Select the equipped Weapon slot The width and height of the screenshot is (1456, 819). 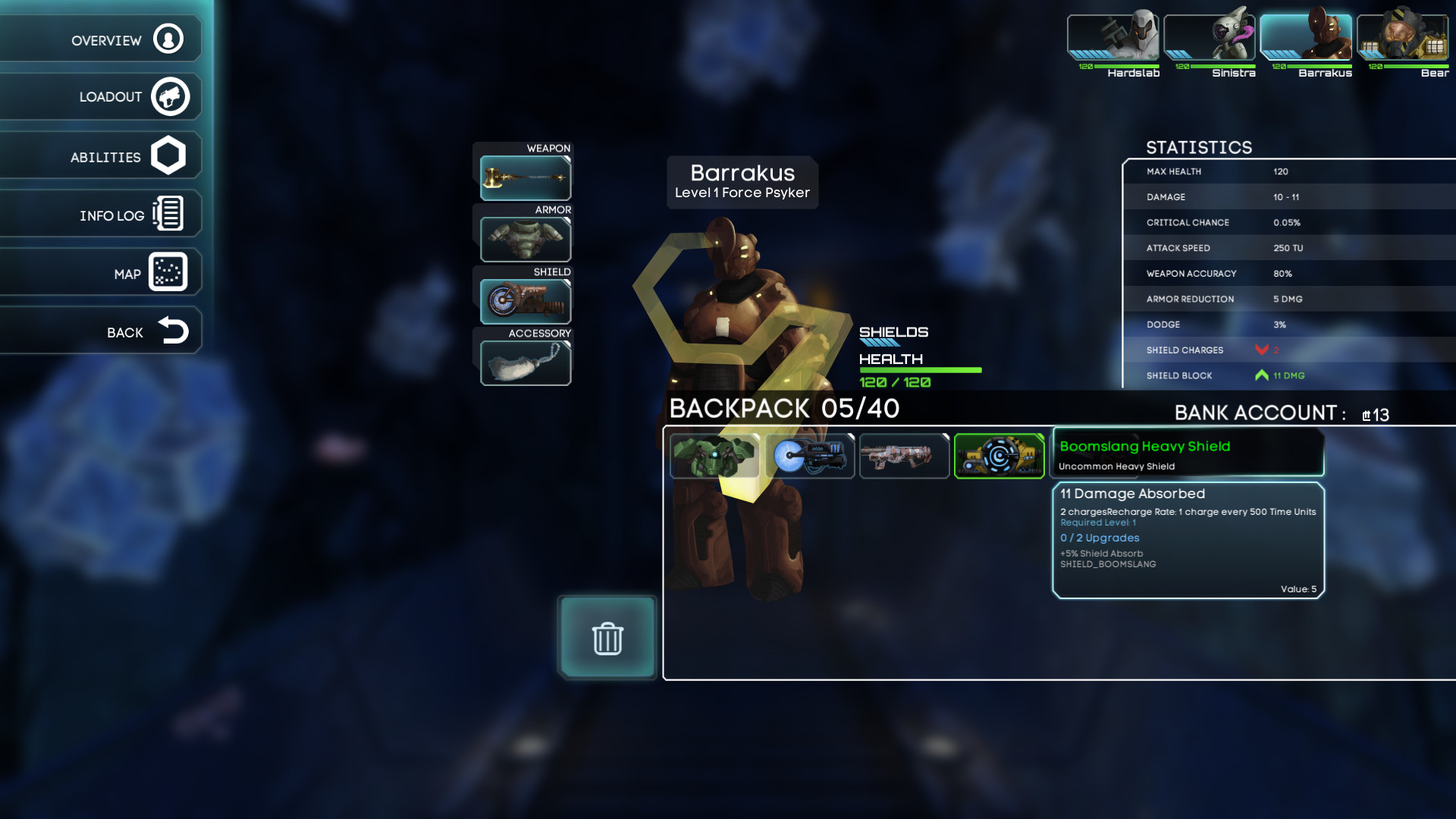525,177
